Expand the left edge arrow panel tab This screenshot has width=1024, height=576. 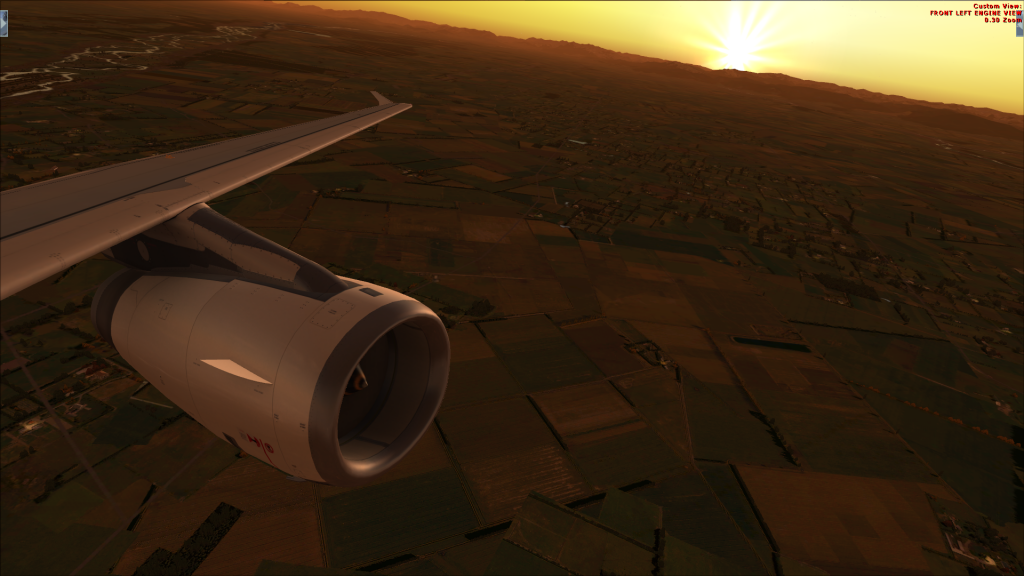click(4, 23)
